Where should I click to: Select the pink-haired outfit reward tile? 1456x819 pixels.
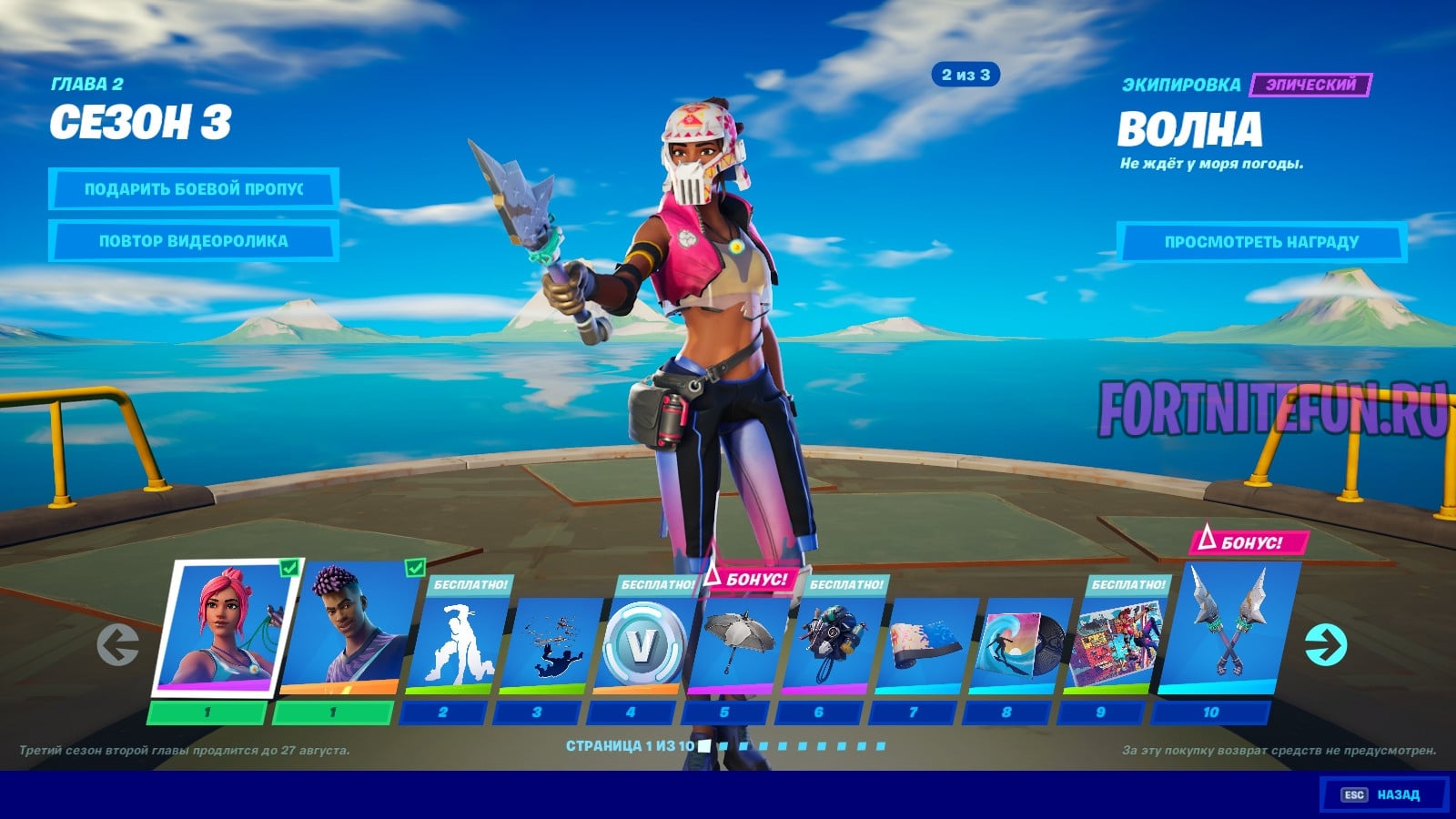click(227, 628)
